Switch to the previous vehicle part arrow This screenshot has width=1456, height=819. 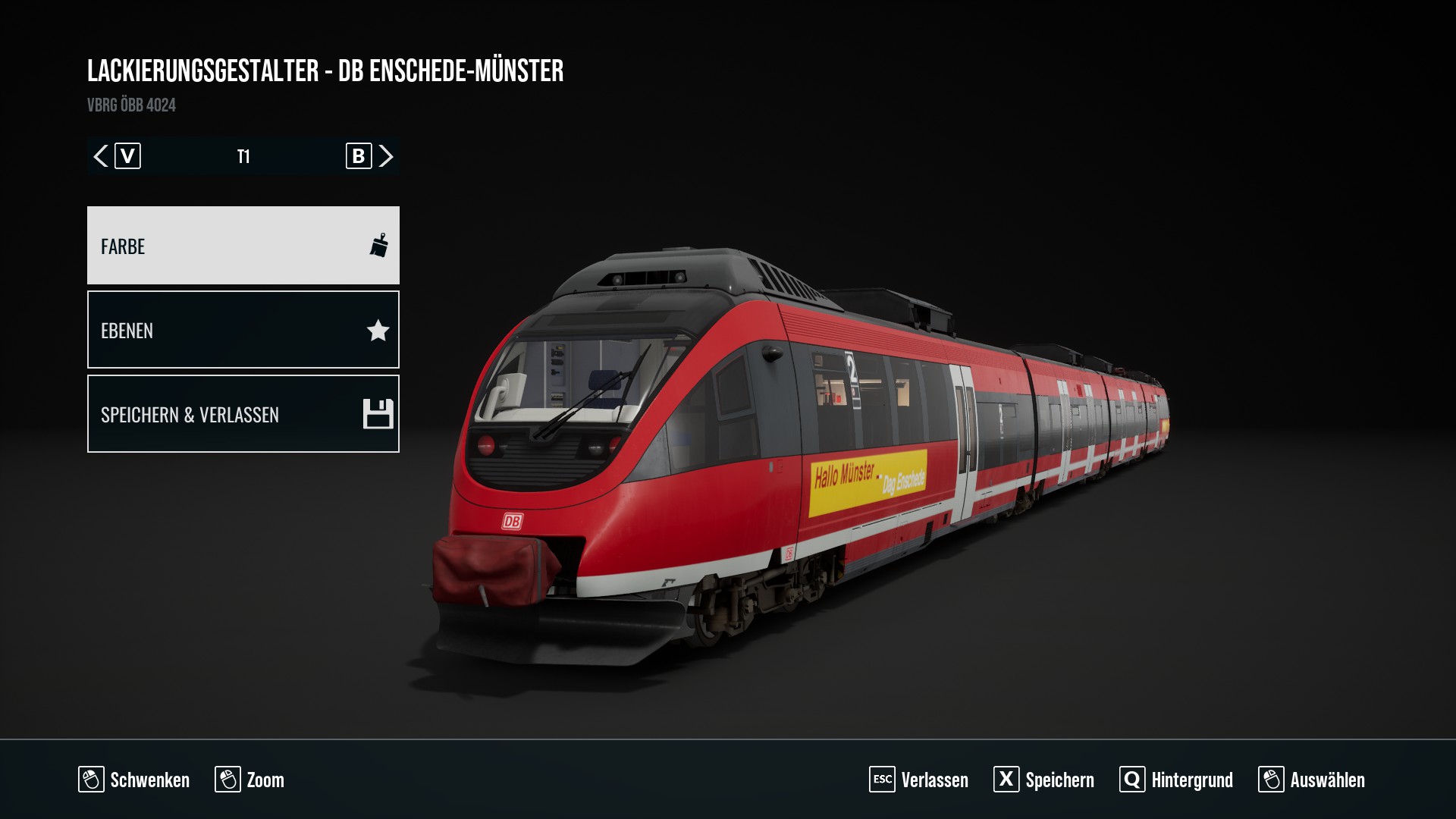101,156
